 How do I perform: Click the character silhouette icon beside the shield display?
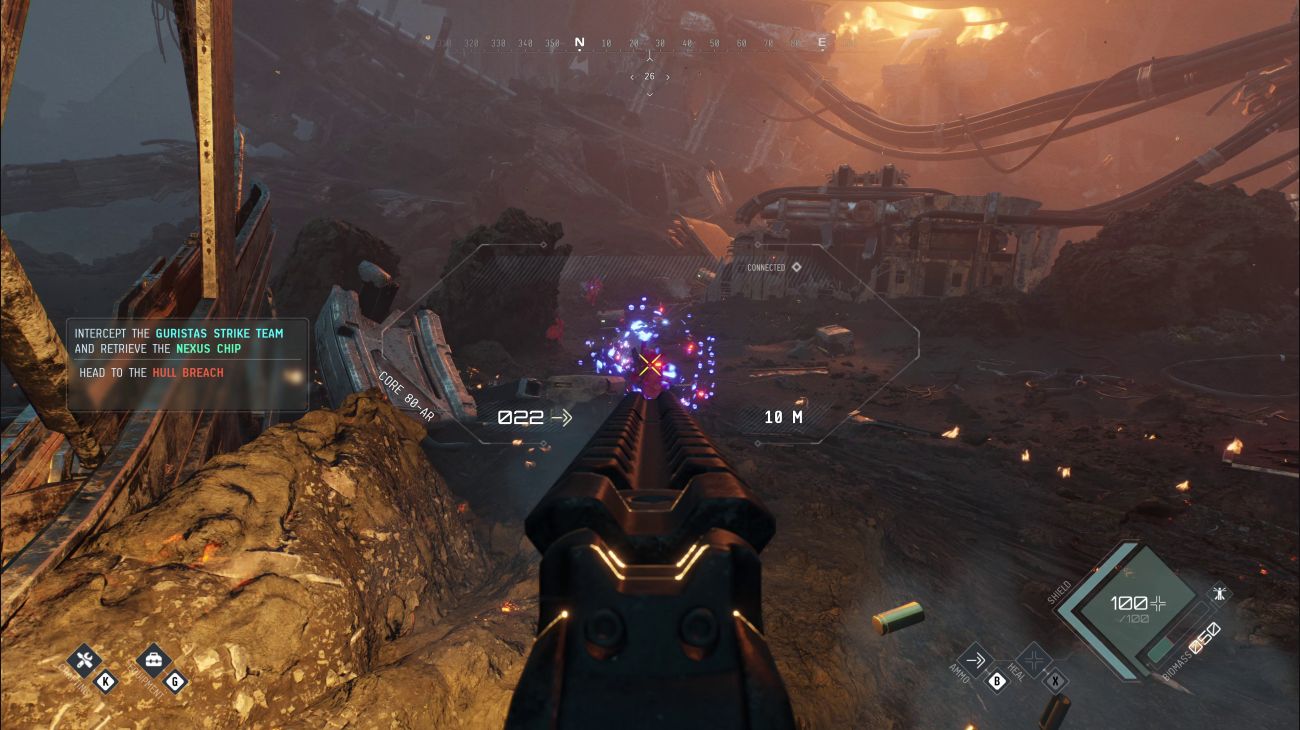[1219, 593]
